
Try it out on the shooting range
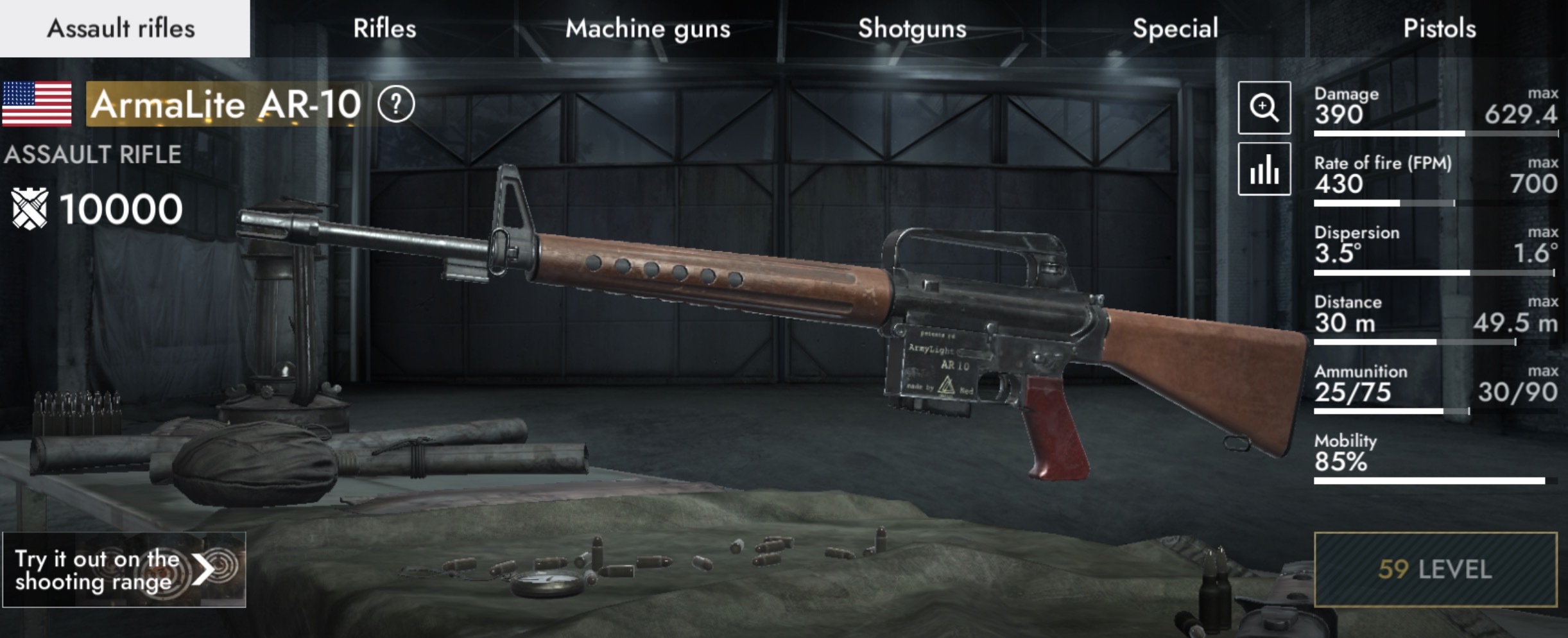point(124,569)
